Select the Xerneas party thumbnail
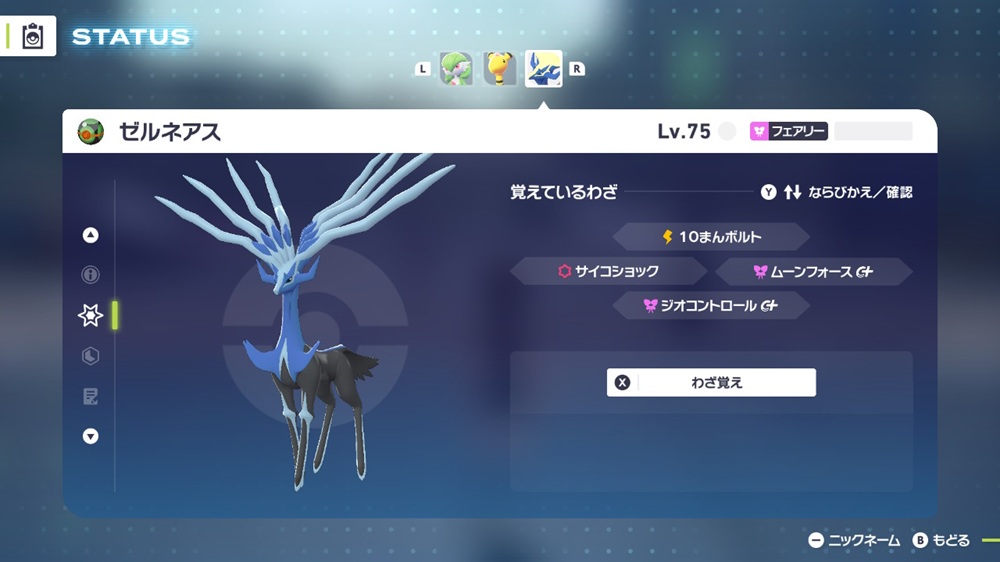The width and height of the screenshot is (1000, 562). click(x=543, y=69)
